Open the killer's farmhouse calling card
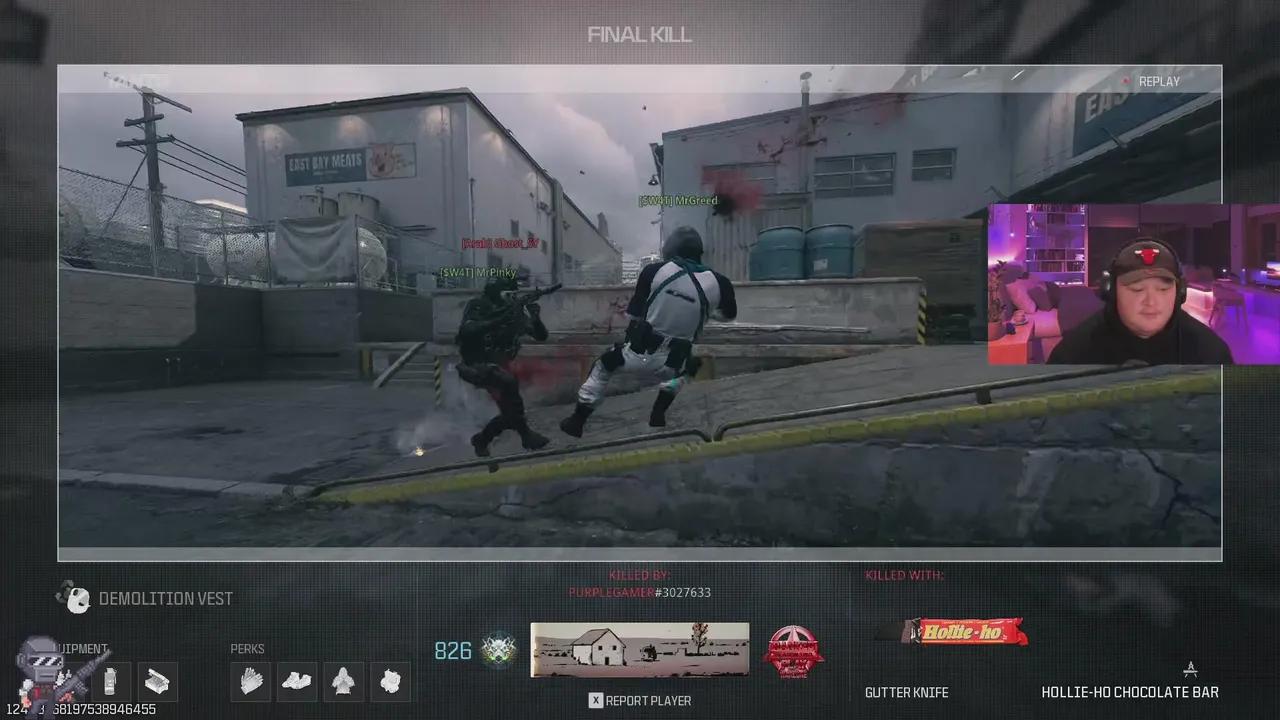 coord(639,650)
